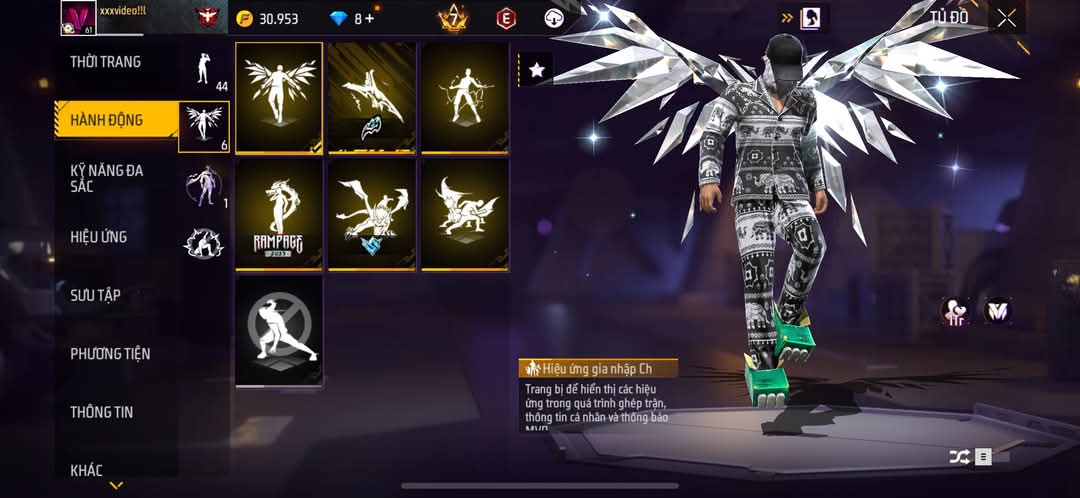1080x498 pixels.
Task: Pick the Rampage 2033 emote tile
Action: click(279, 213)
